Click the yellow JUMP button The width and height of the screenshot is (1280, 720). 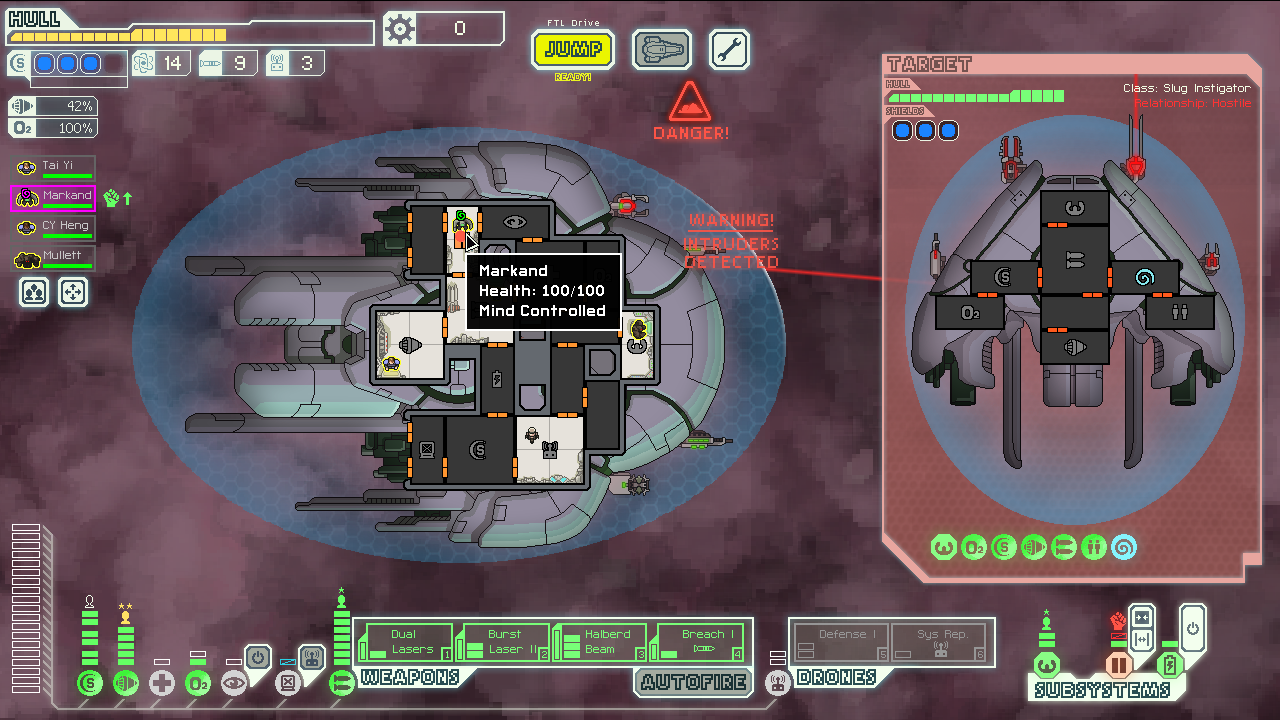point(572,49)
